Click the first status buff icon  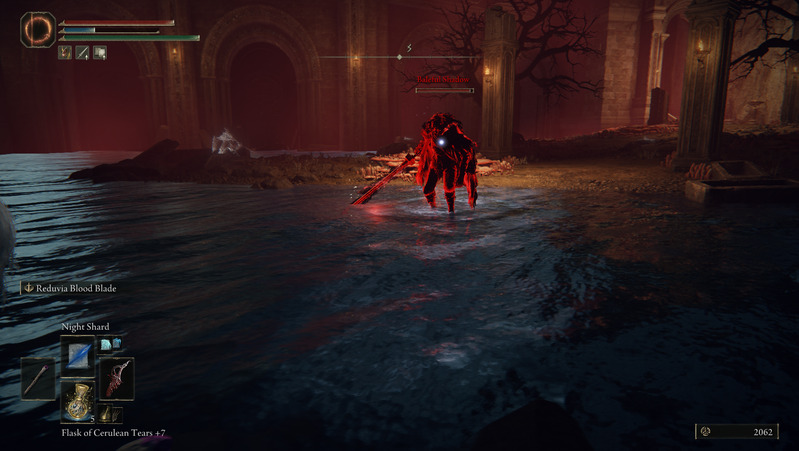[x=65, y=52]
